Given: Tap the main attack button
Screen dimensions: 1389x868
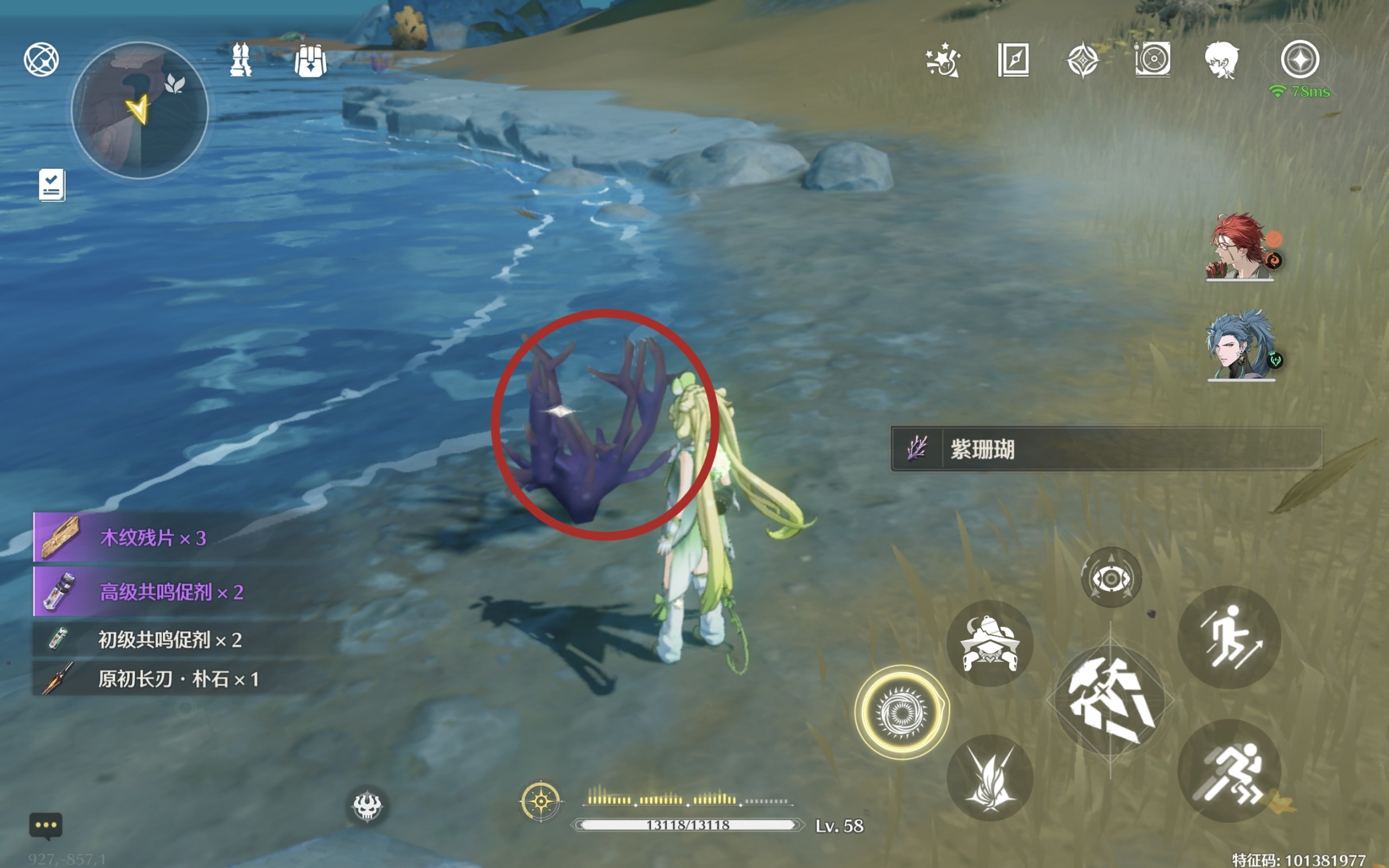Looking at the screenshot, I should (x=1110, y=700).
